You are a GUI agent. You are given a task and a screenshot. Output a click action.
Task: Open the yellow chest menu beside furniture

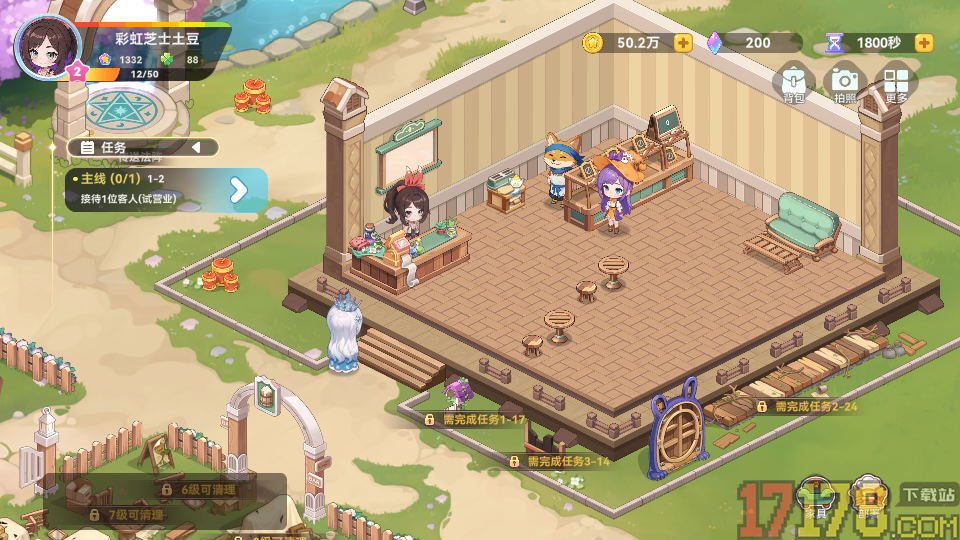coord(869,497)
